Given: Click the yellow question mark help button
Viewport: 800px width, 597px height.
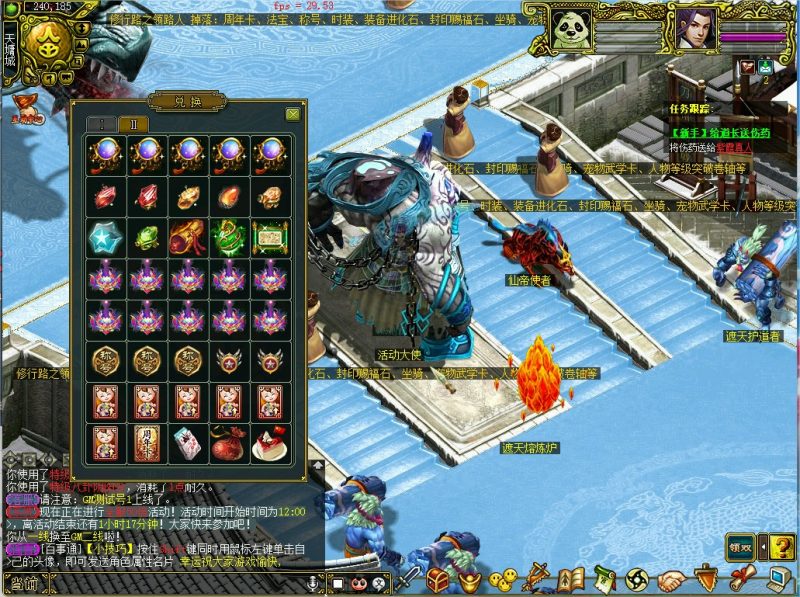Looking at the screenshot, I should (780, 546).
